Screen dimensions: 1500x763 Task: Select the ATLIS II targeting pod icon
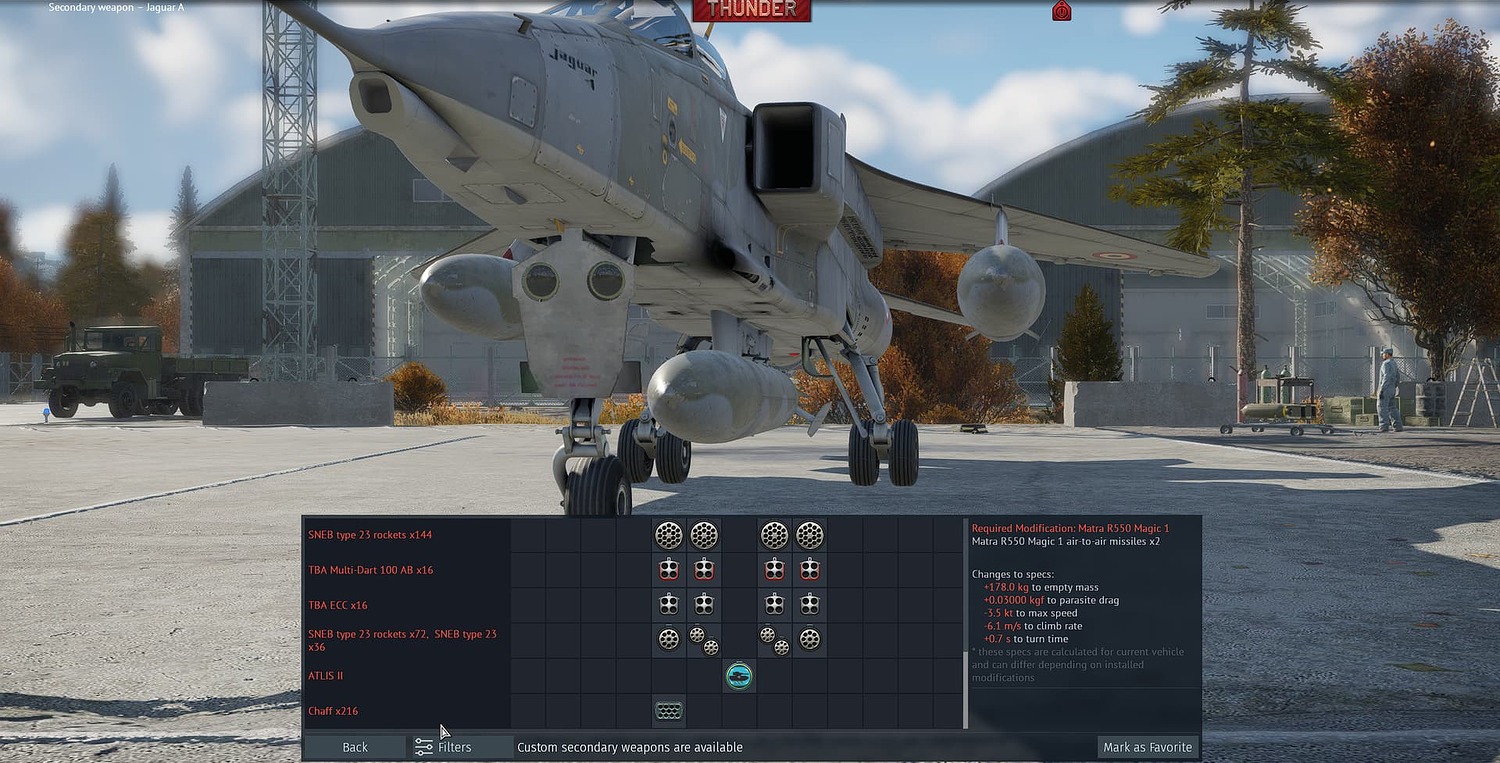pyautogui.click(x=739, y=676)
